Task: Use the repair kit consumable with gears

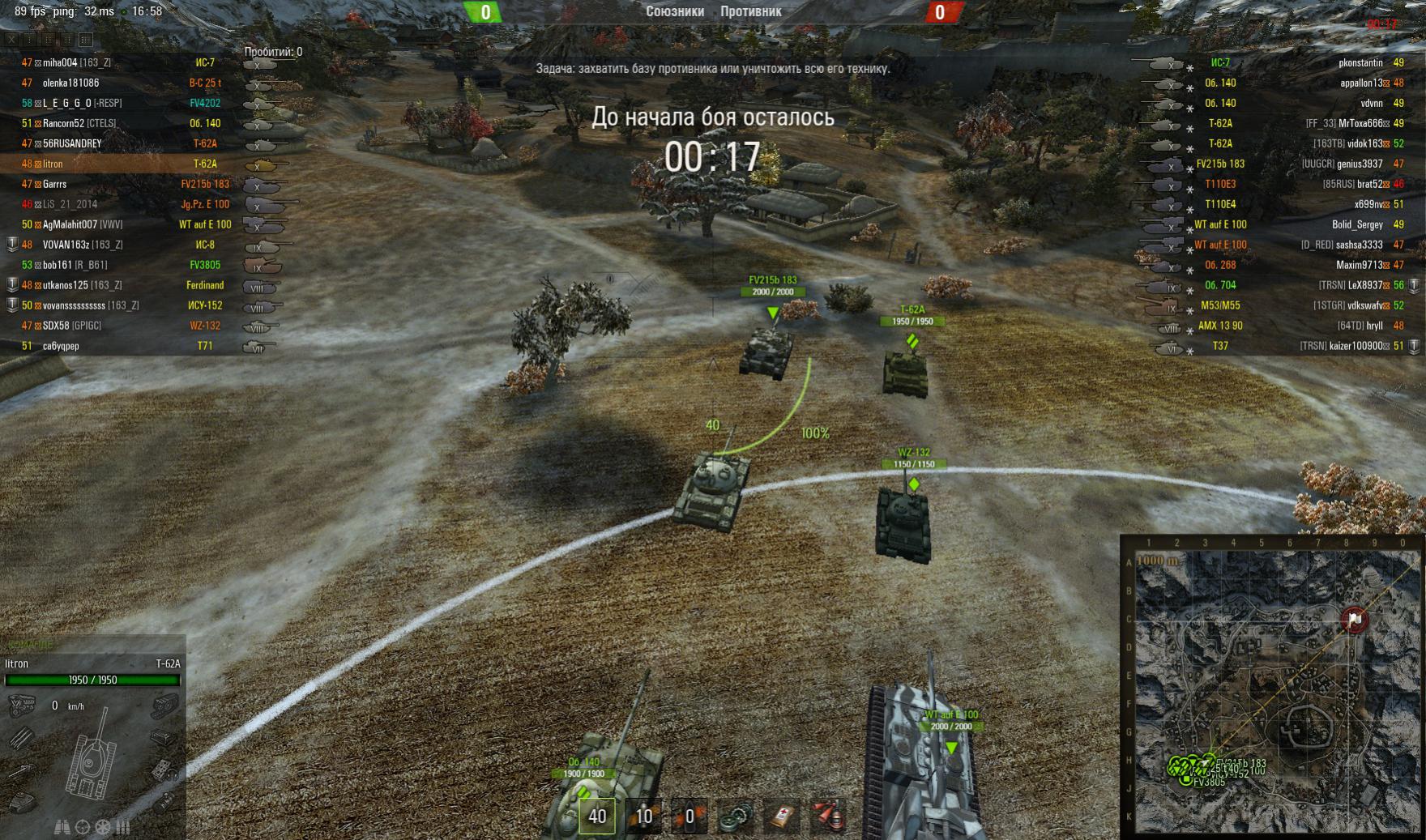Action: coord(736,816)
